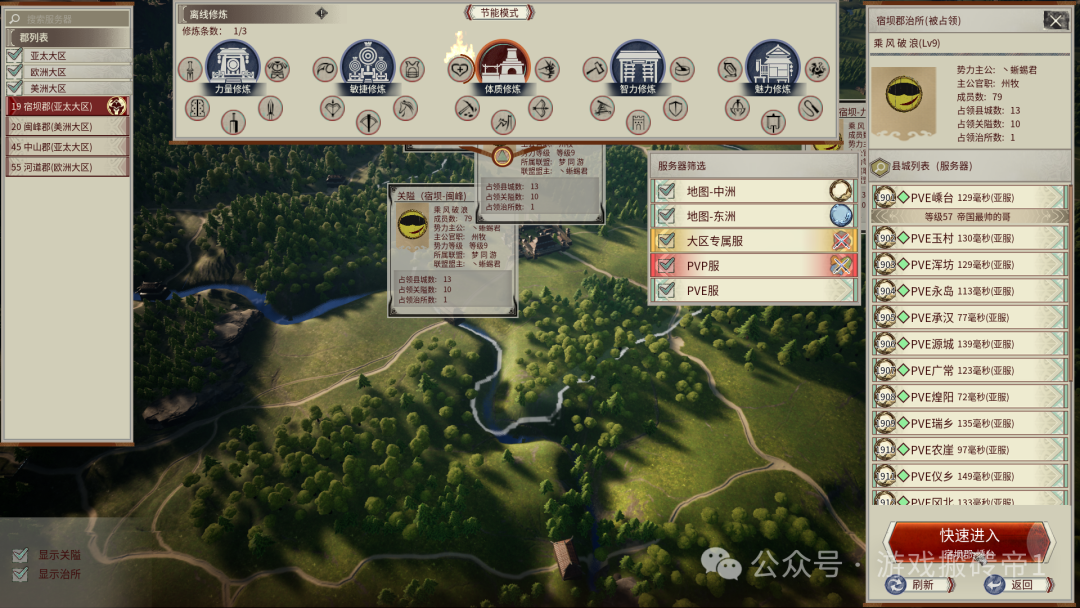The height and width of the screenshot is (608, 1080).
Task: Toggle the 美洲大区 region checkbox
Action: 15,88
